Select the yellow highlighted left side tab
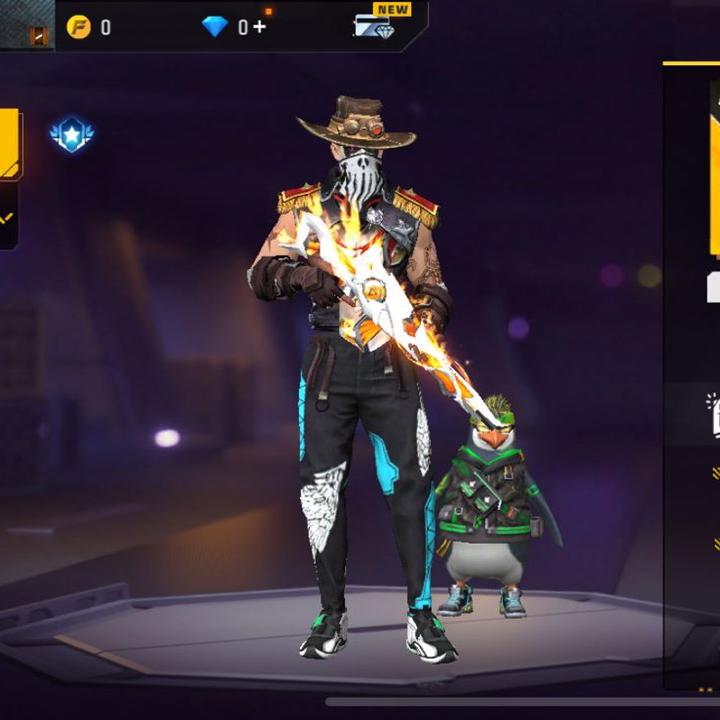The width and height of the screenshot is (720, 720). 9,144
